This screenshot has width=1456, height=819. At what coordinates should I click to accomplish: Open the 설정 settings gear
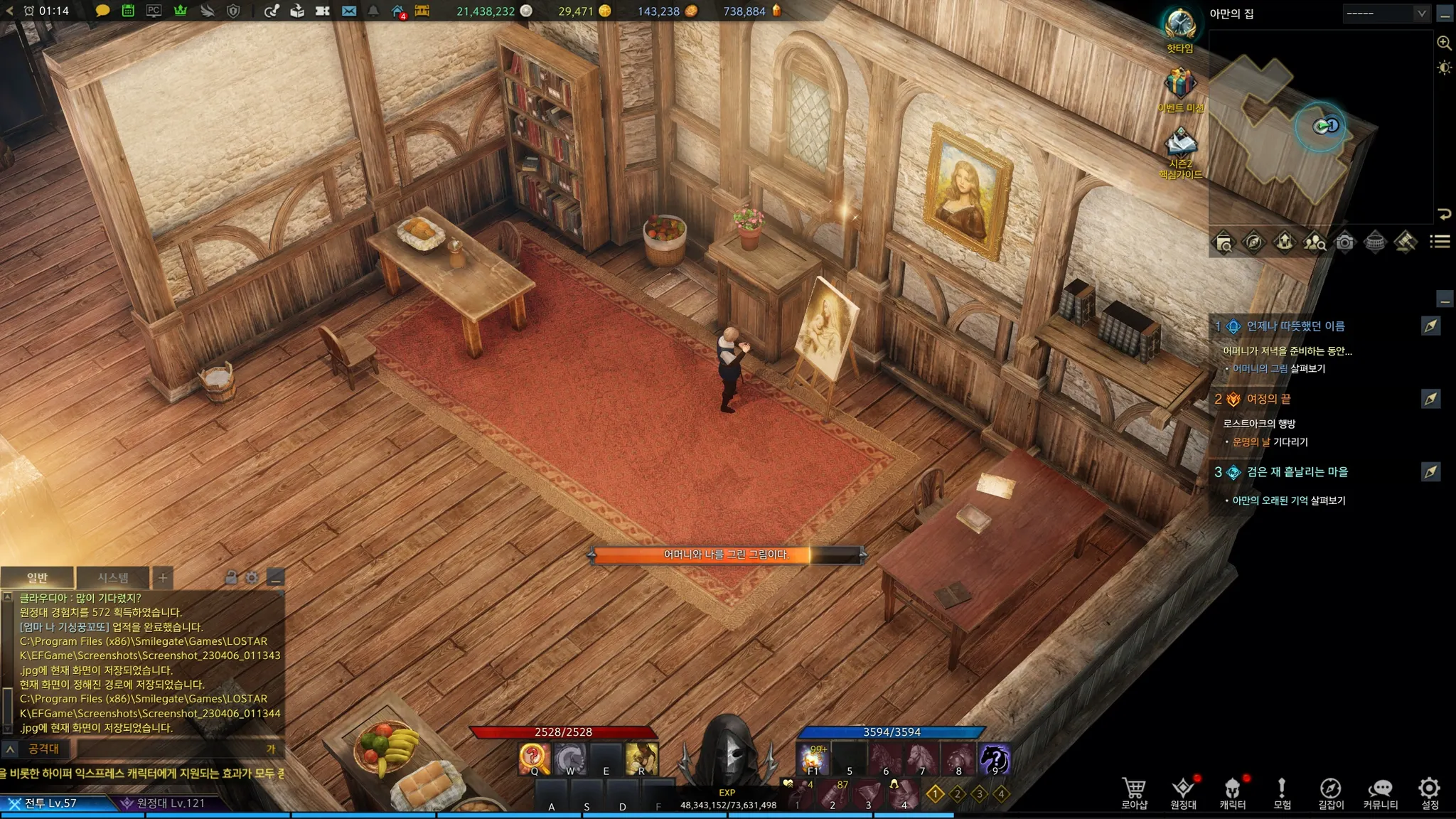[x=1430, y=793]
